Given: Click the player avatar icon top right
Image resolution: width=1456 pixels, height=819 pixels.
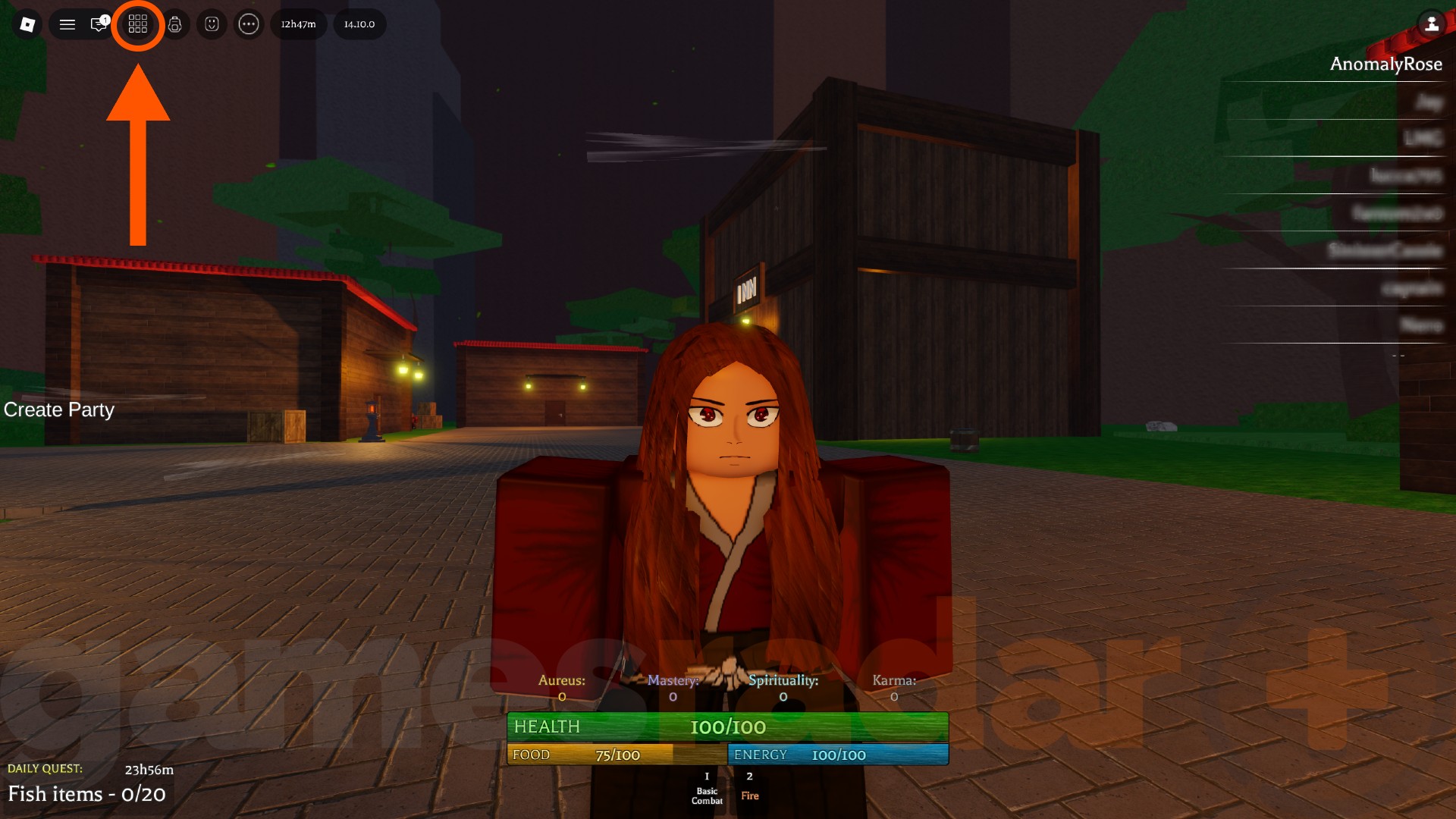Looking at the screenshot, I should 1432,24.
